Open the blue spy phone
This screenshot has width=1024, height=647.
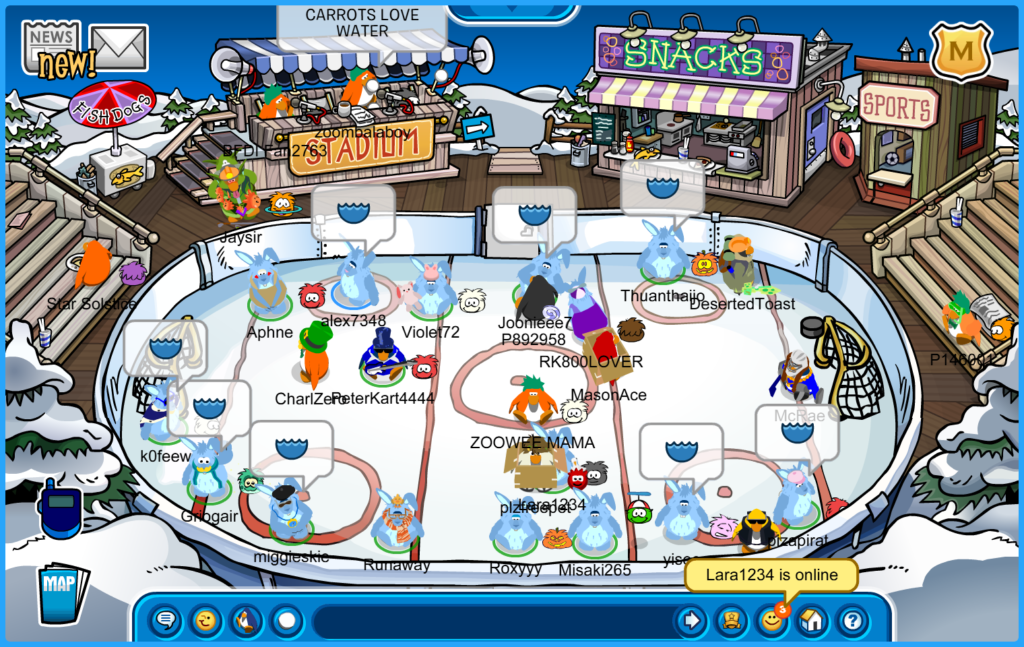(60, 508)
